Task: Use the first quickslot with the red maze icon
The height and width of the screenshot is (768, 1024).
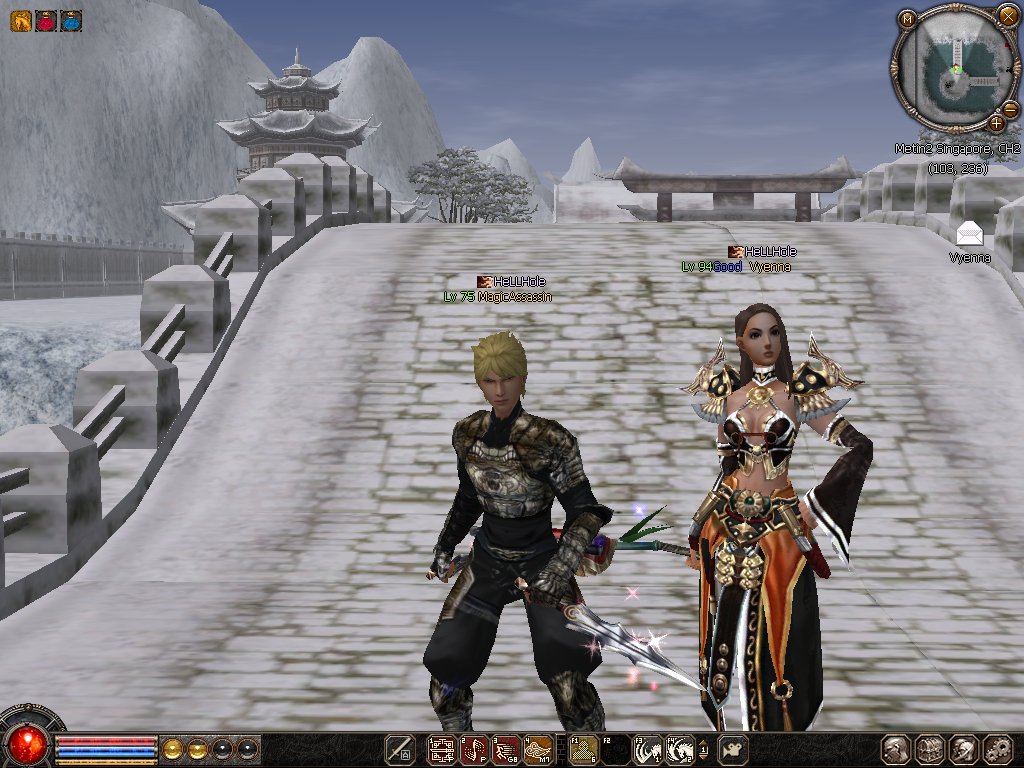Action: click(441, 748)
